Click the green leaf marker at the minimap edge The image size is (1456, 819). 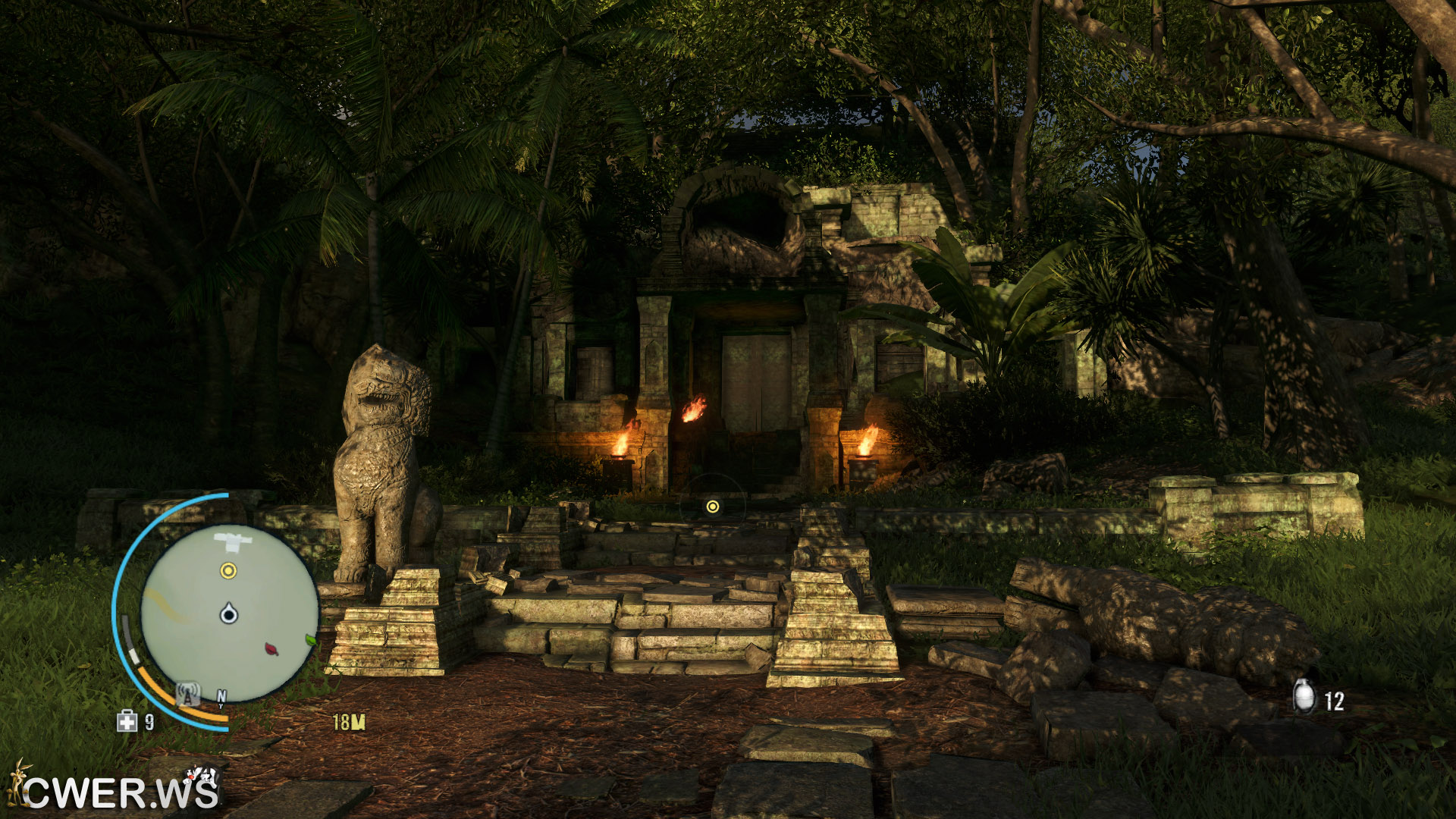pyautogui.click(x=310, y=640)
